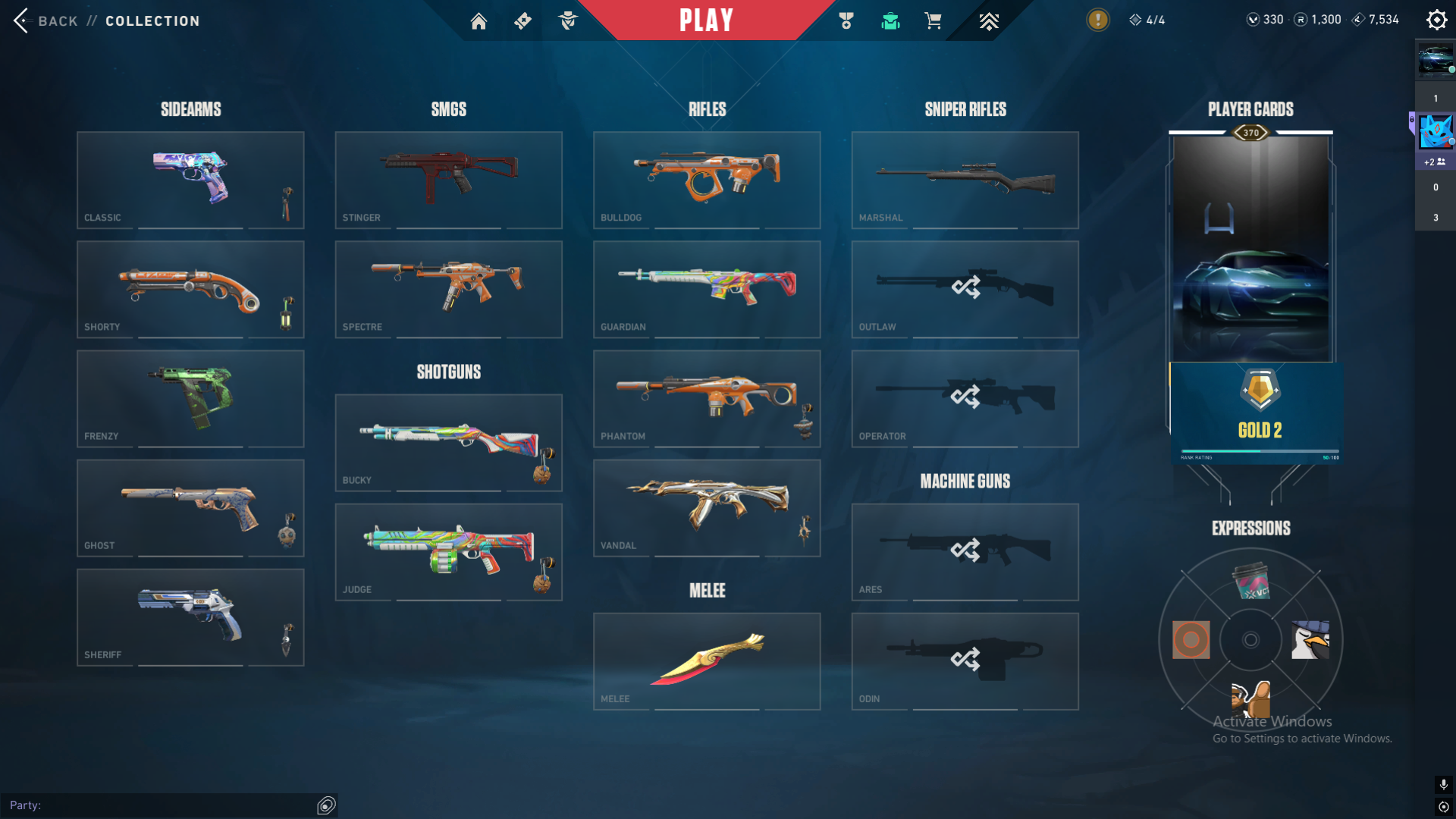Choose the Shorty weapon tile
The image size is (1456, 819).
pyautogui.click(x=190, y=289)
